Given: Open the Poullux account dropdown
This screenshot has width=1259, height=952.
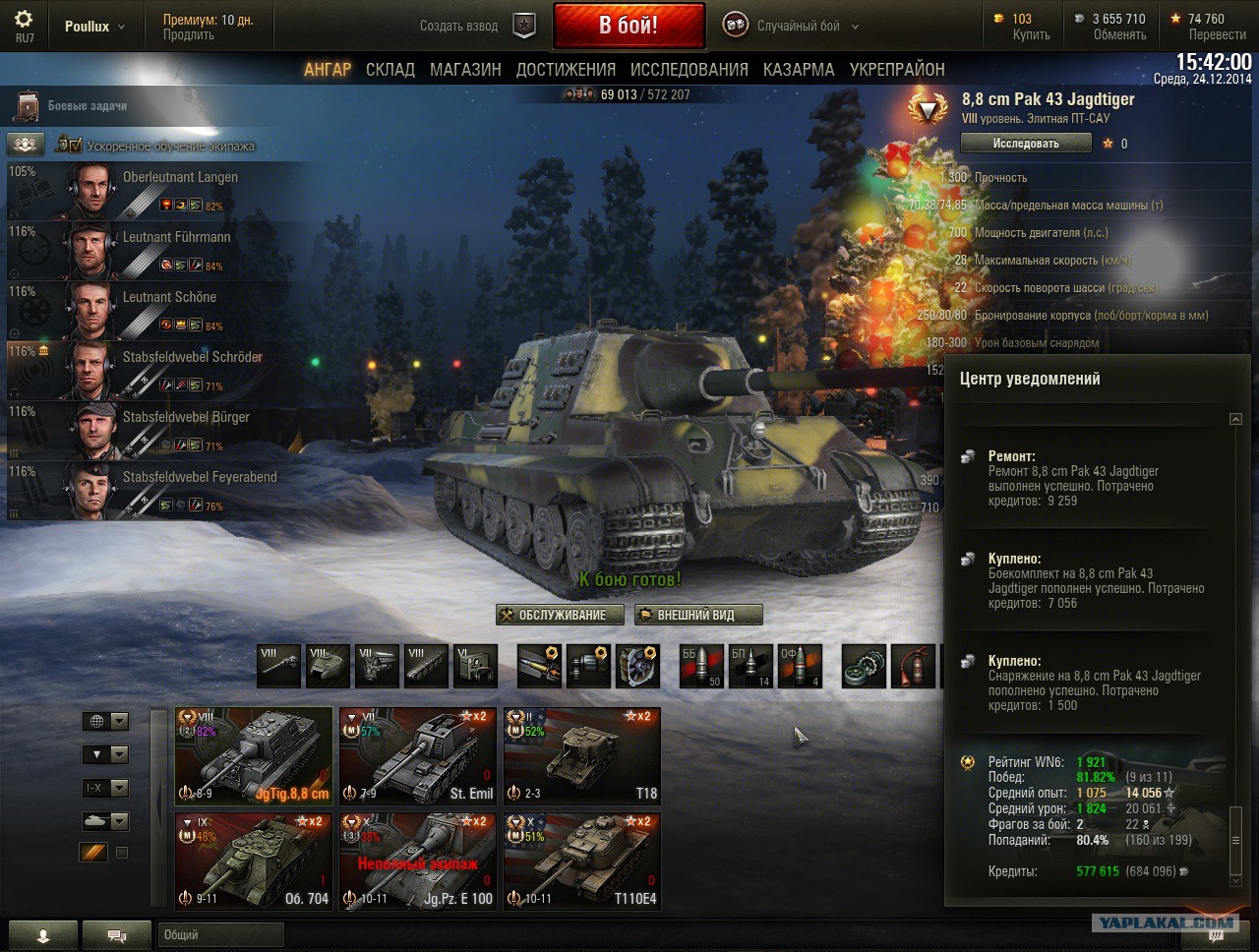Looking at the screenshot, I should click(x=94, y=27).
